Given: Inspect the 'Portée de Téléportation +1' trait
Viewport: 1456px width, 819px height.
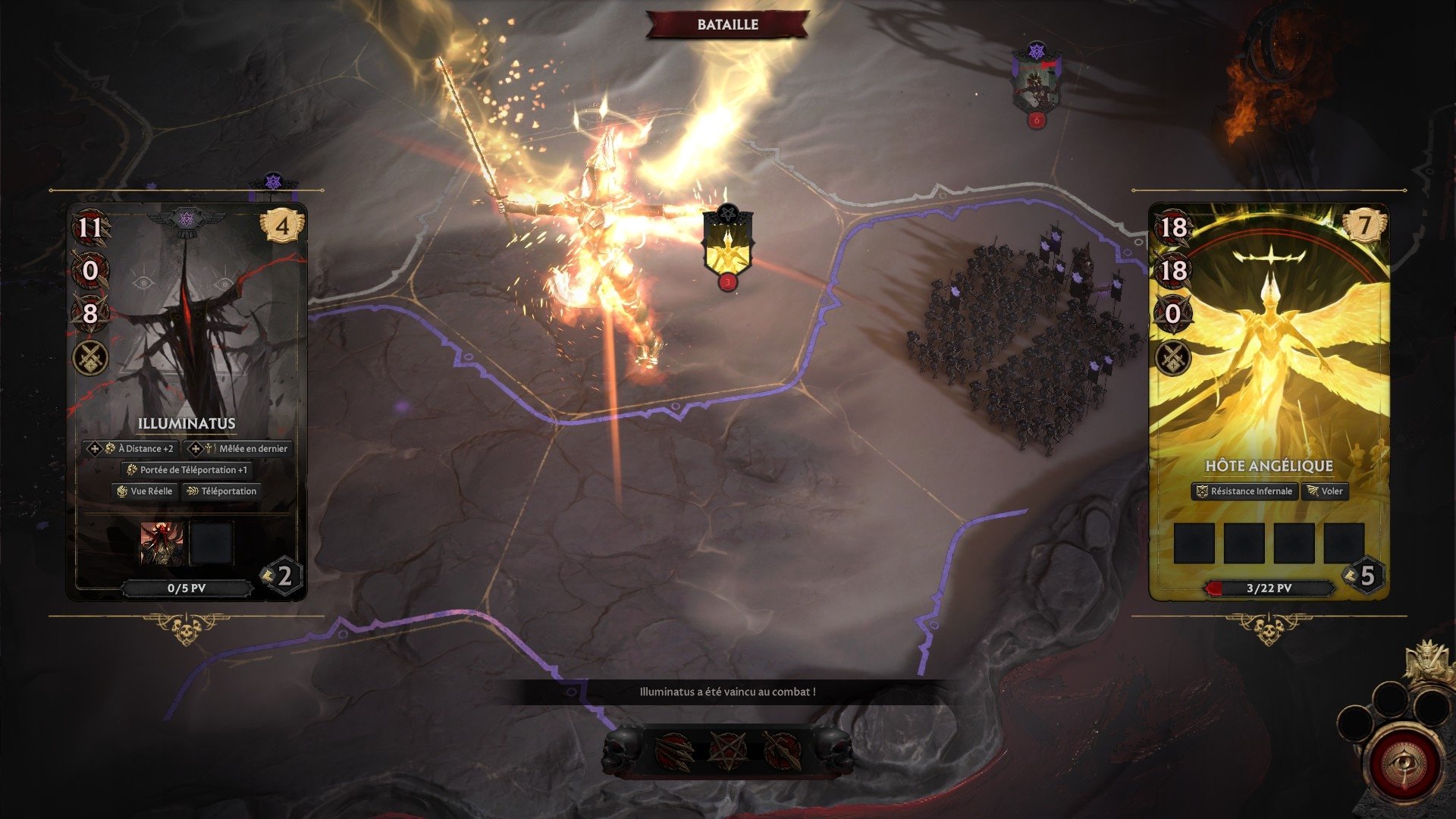Looking at the screenshot, I should pos(187,470).
